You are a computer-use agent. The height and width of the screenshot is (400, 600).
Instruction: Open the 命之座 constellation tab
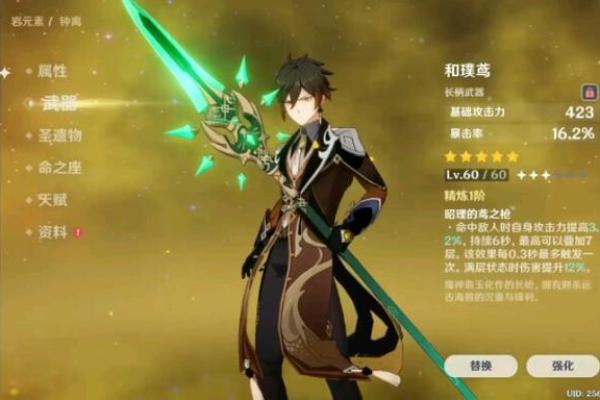tap(60, 168)
